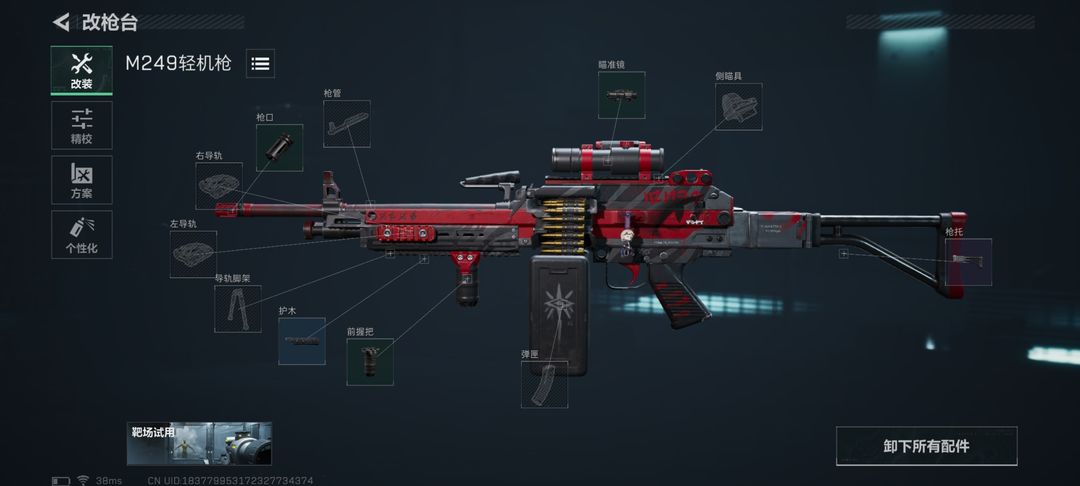Select the 枪托 stock slot
1080x486 pixels.
pos(968,262)
